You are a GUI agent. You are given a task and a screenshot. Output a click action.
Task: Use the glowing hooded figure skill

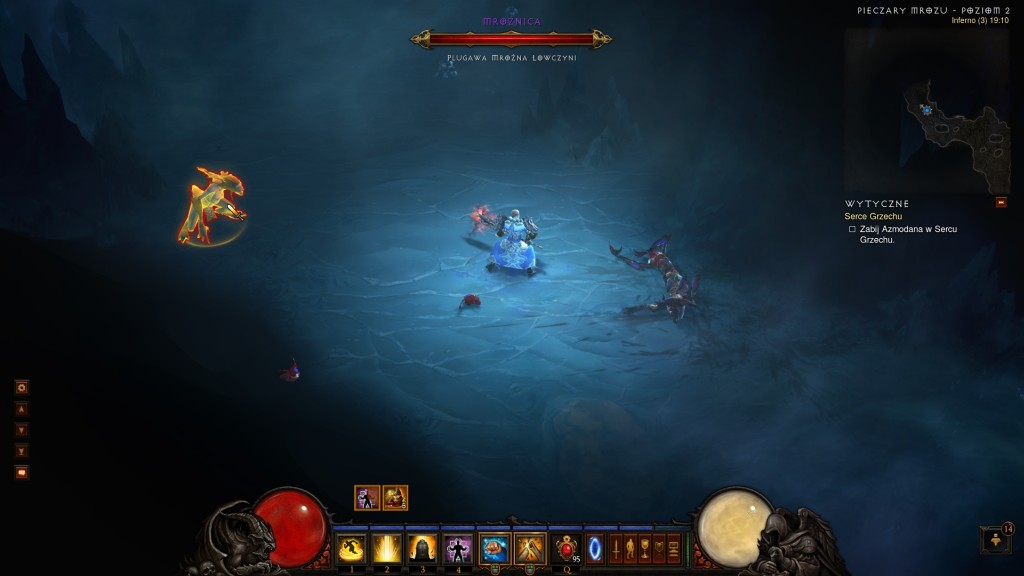click(422, 548)
